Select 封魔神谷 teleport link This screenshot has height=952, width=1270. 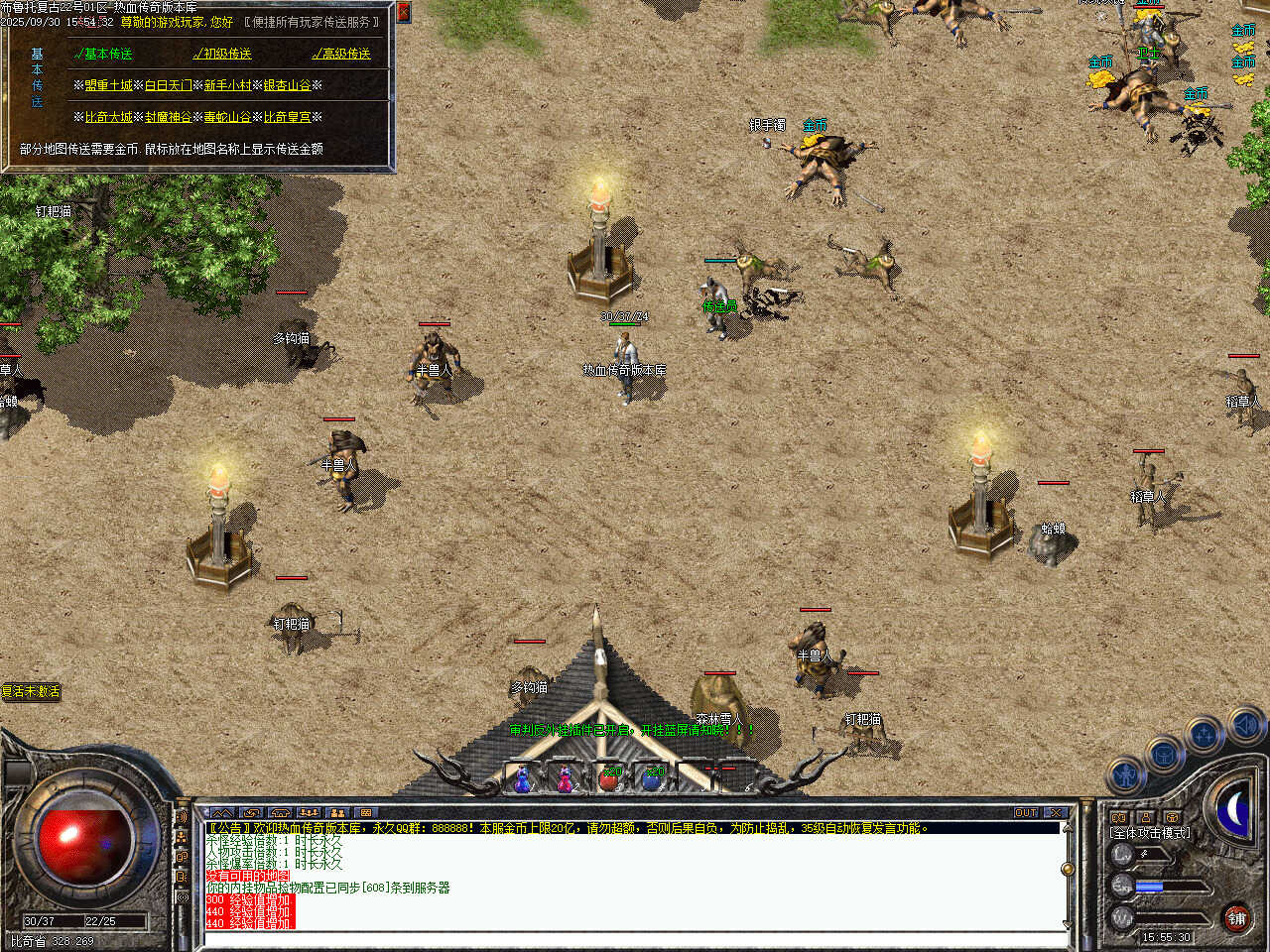coord(169,117)
